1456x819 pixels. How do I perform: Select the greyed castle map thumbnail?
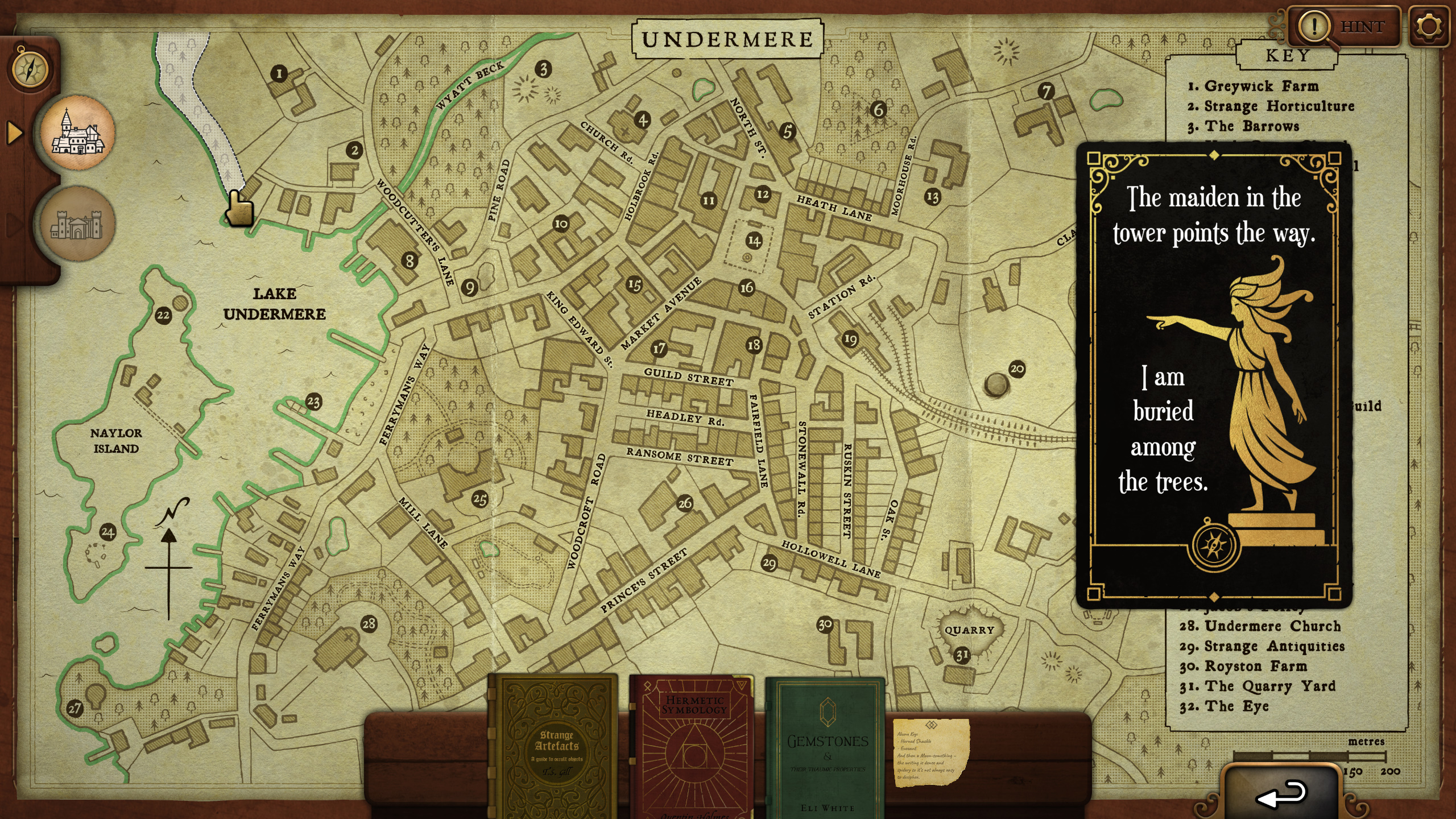[78, 224]
